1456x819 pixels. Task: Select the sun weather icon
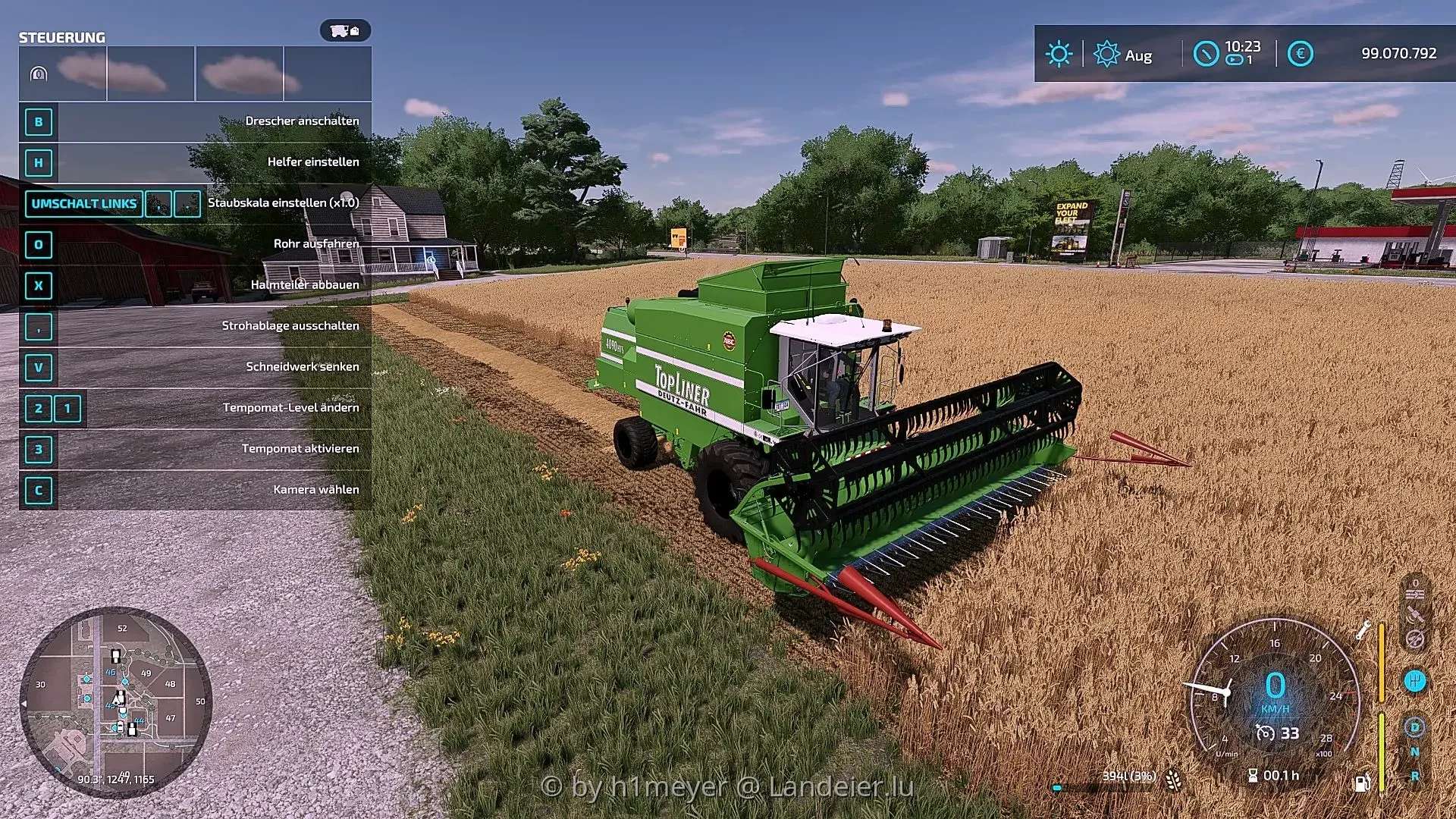tap(1059, 54)
